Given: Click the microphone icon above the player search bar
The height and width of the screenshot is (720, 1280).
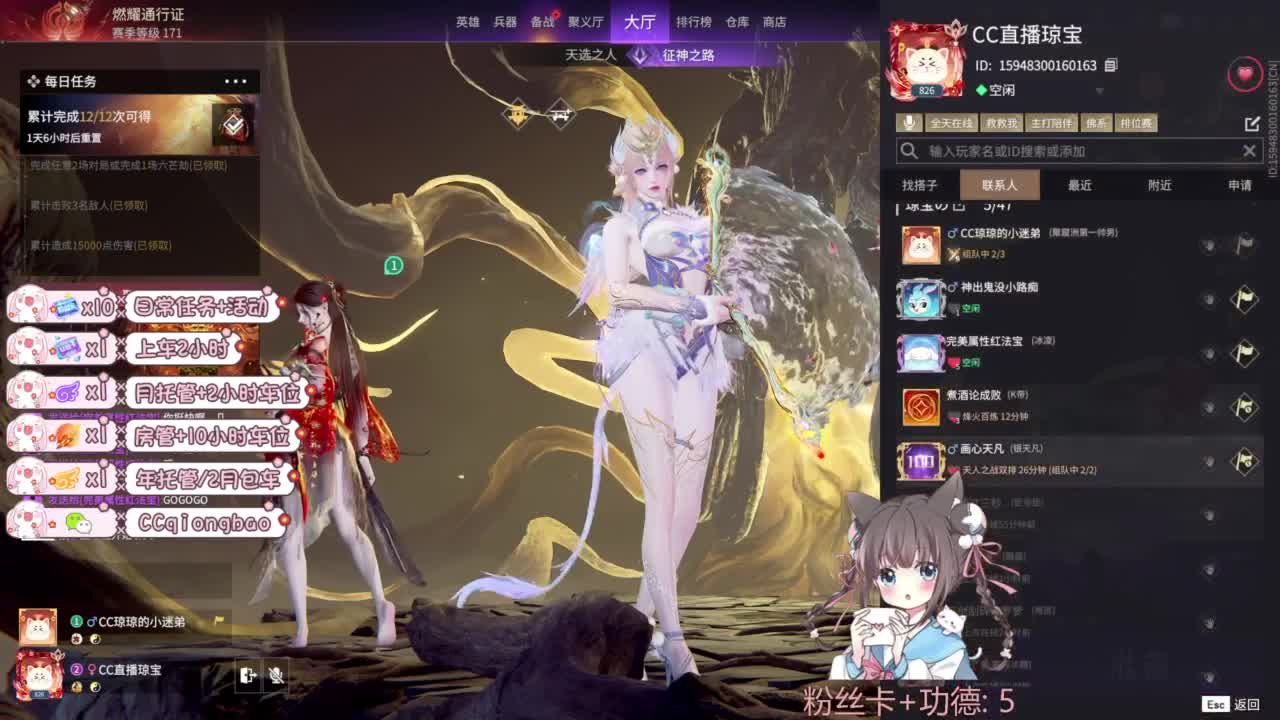Looking at the screenshot, I should tap(910, 122).
